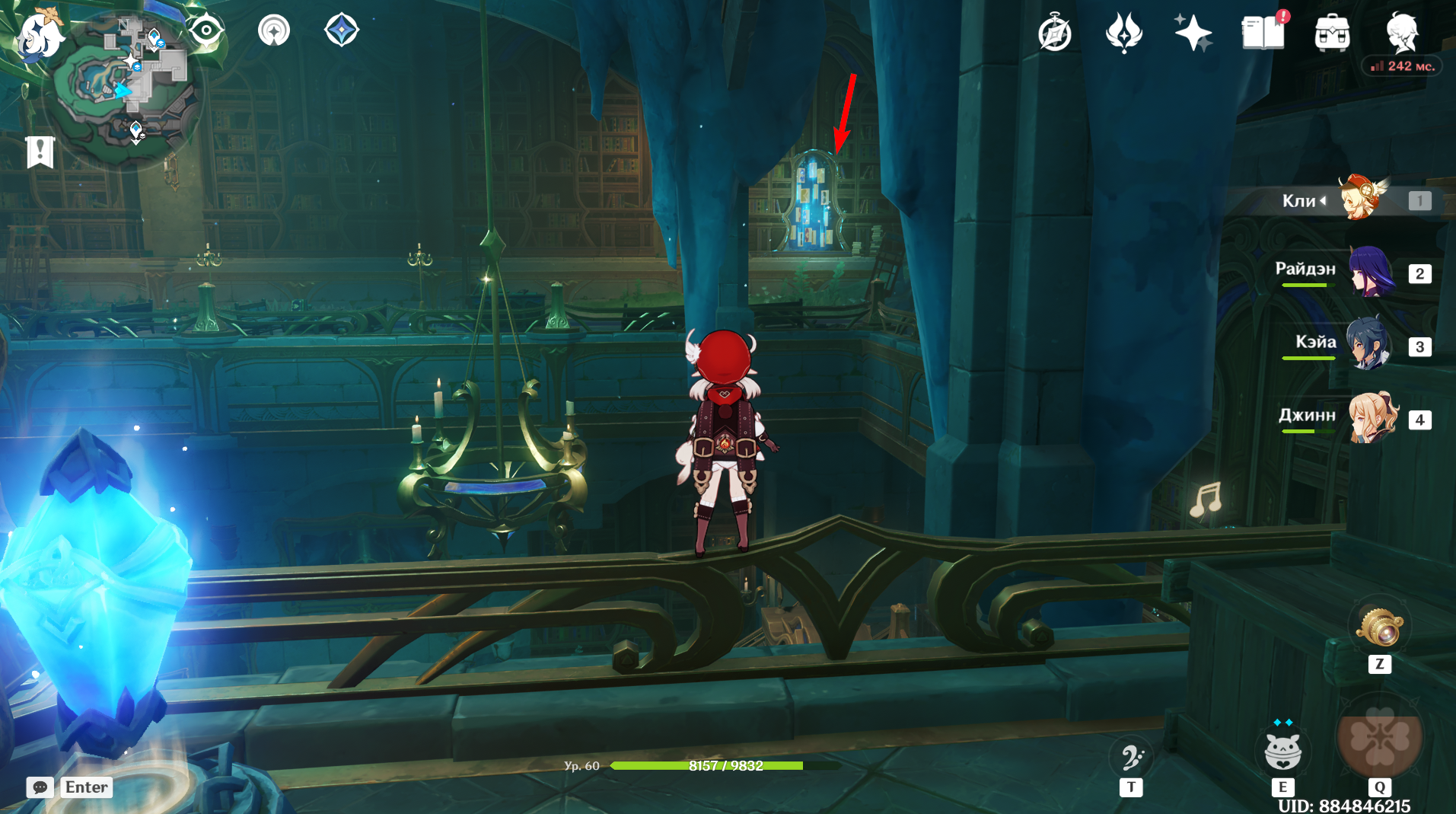The width and height of the screenshot is (1456, 814).
Task: Open the Paimon menu icon
Action: pyautogui.click(x=40, y=36)
